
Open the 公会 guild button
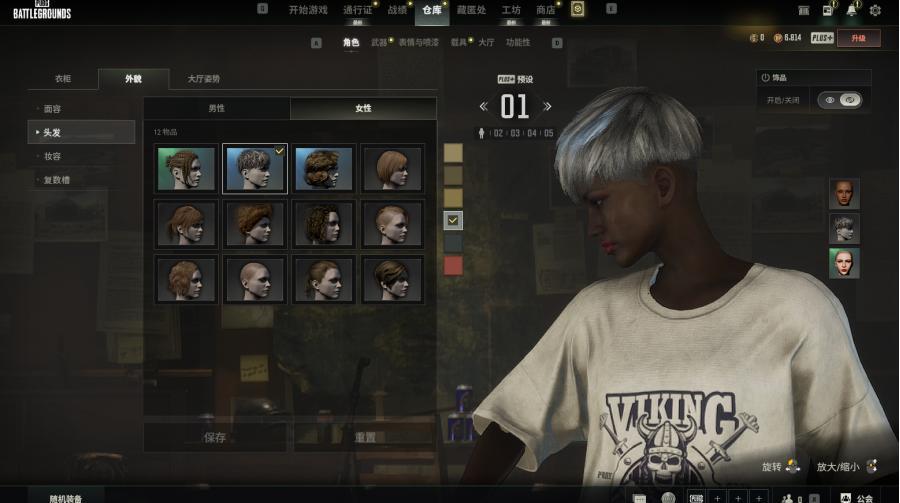point(857,497)
